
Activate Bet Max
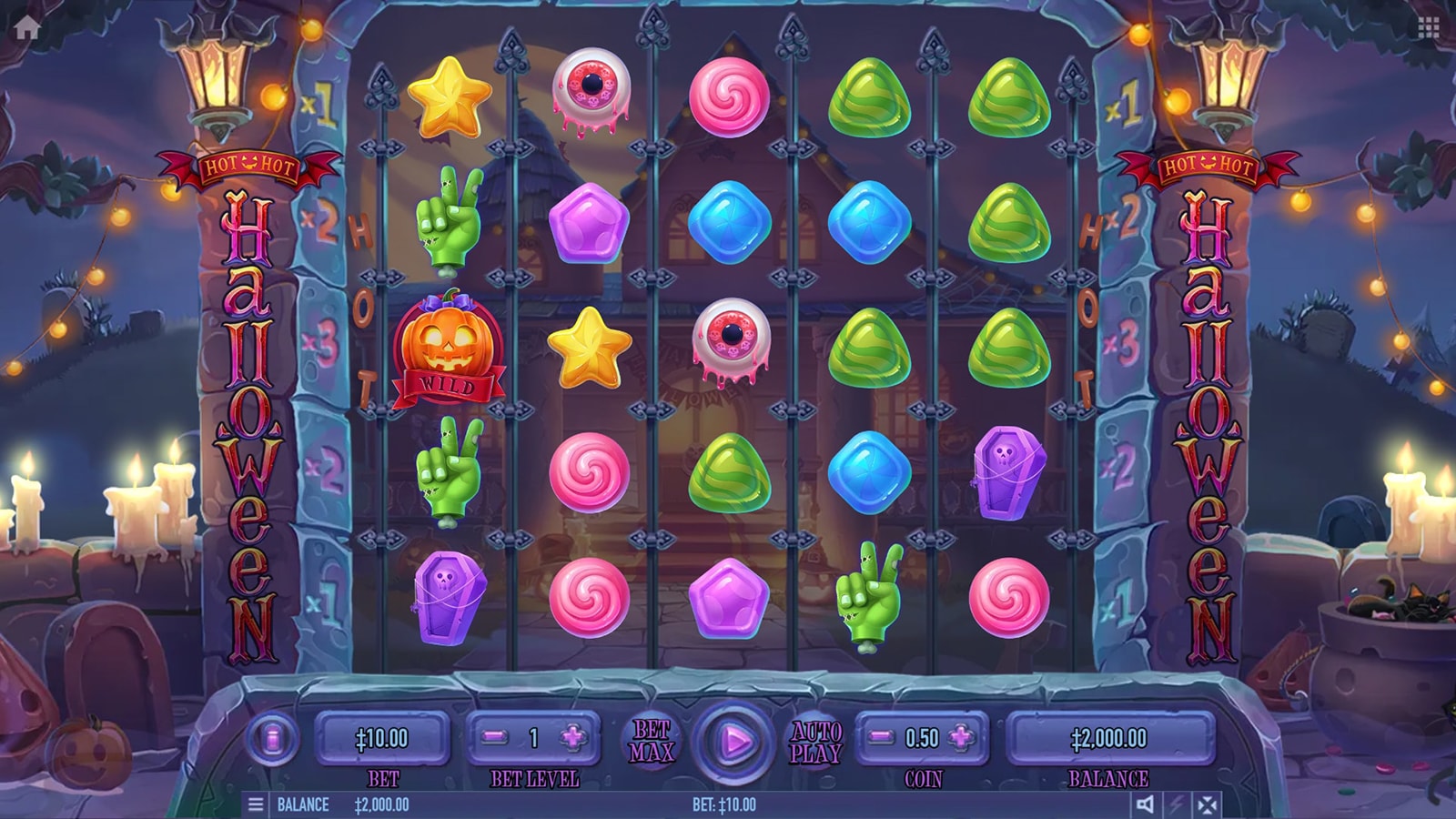click(652, 741)
